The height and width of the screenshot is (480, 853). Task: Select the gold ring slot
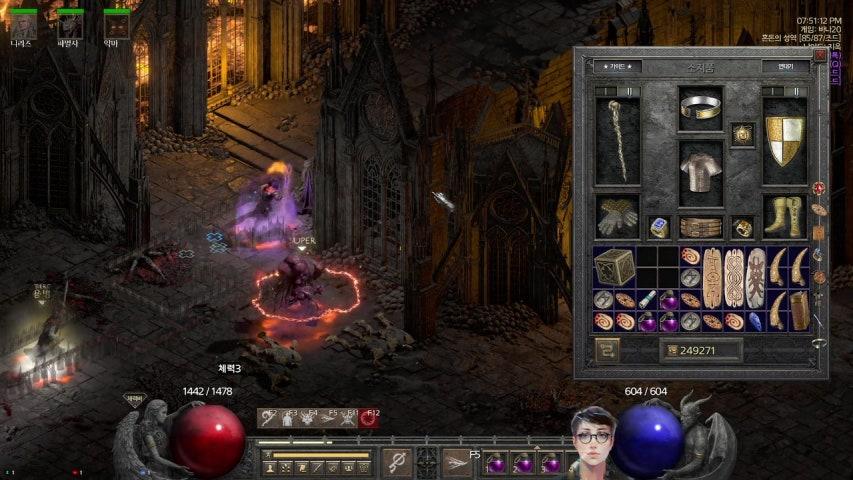click(742, 227)
